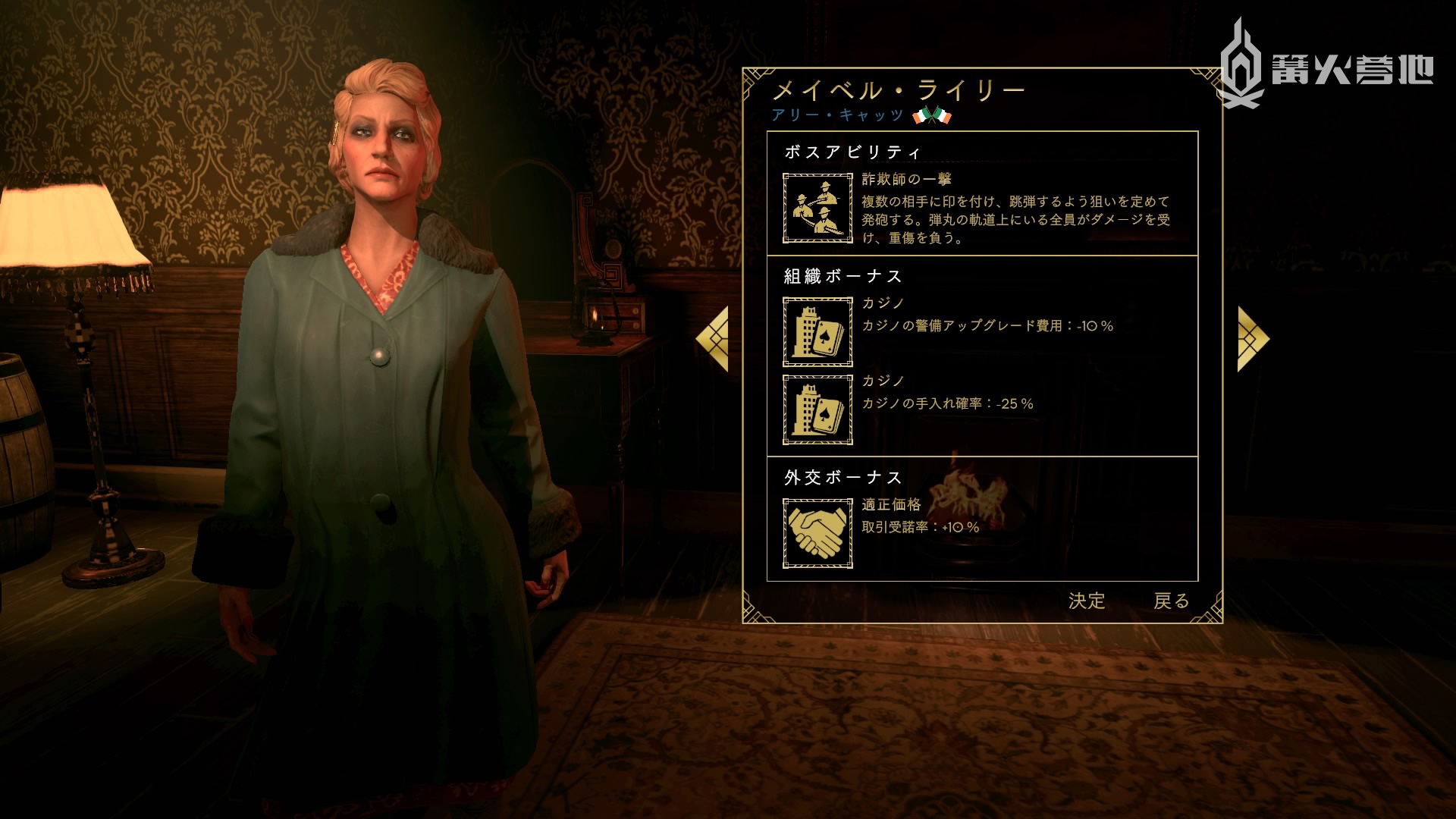Show the previous boss with left arrow

click(714, 339)
